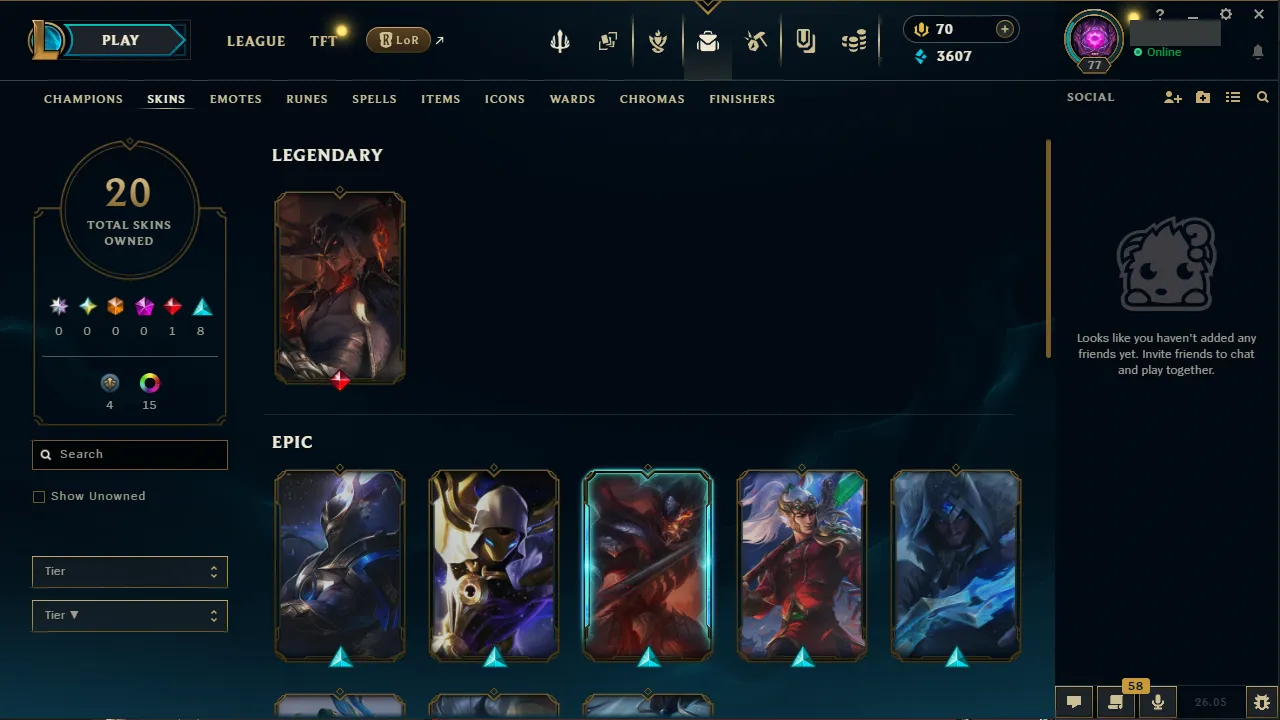Open the friends search magnifier icon
This screenshot has height=720, width=1280.
coord(1262,97)
